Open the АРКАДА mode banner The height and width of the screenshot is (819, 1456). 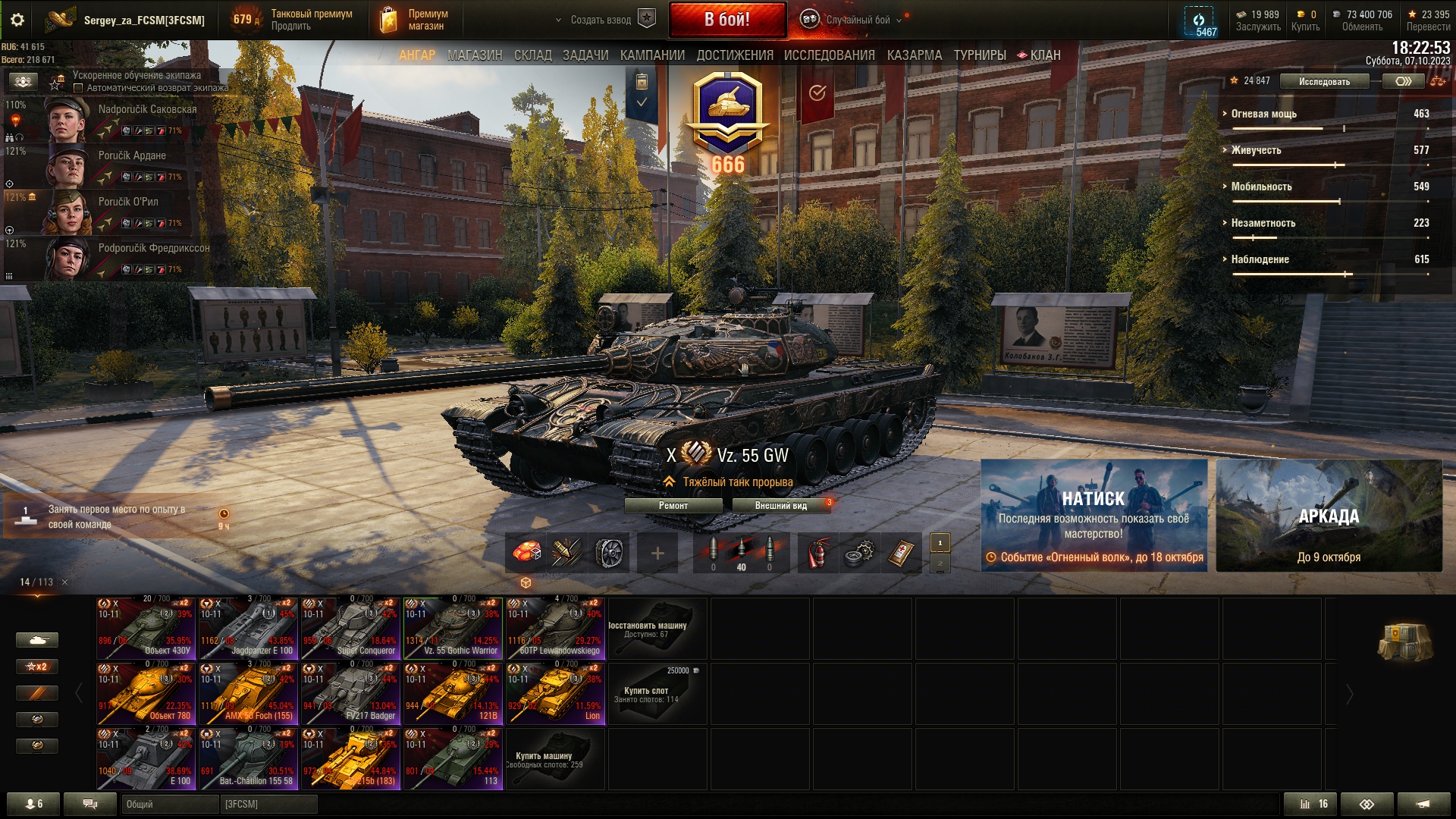pos(1329,516)
